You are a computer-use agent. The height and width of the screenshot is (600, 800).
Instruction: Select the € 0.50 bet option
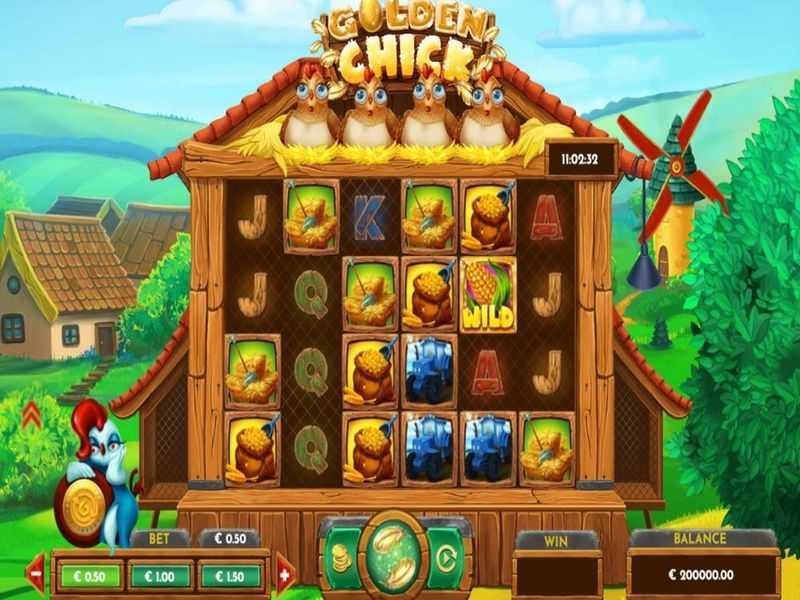point(88,575)
